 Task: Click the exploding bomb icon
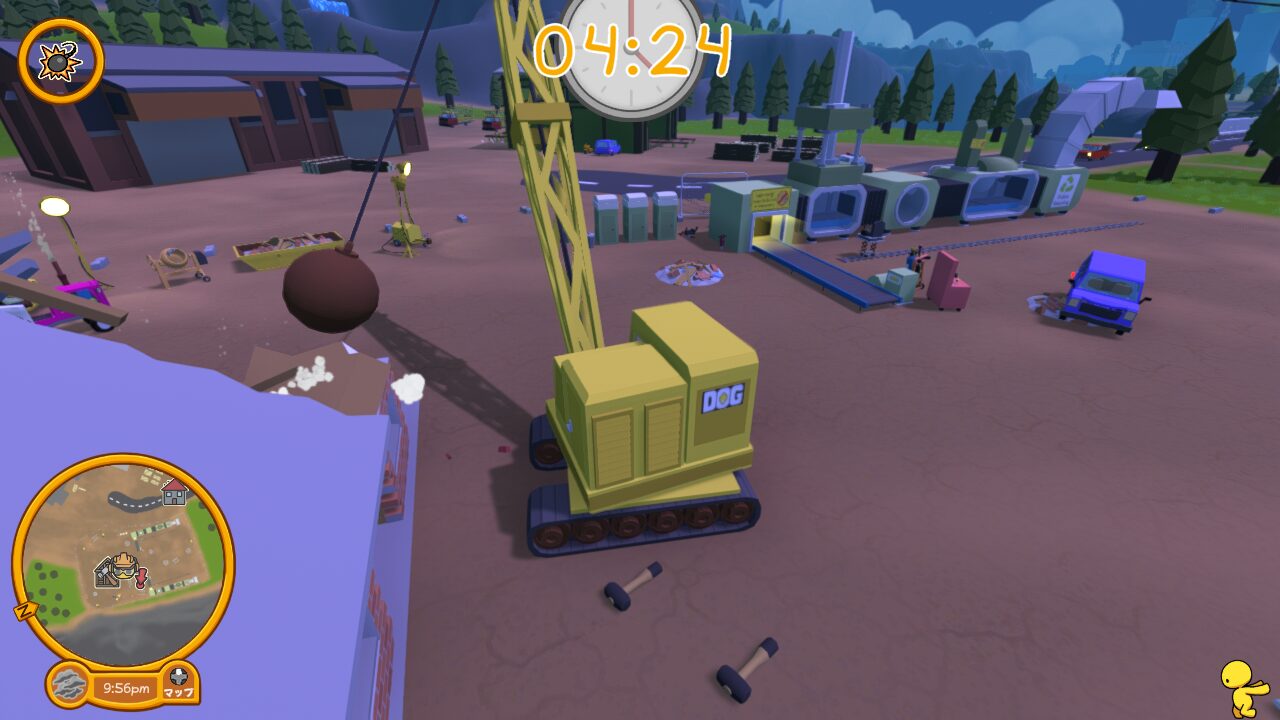(60, 61)
